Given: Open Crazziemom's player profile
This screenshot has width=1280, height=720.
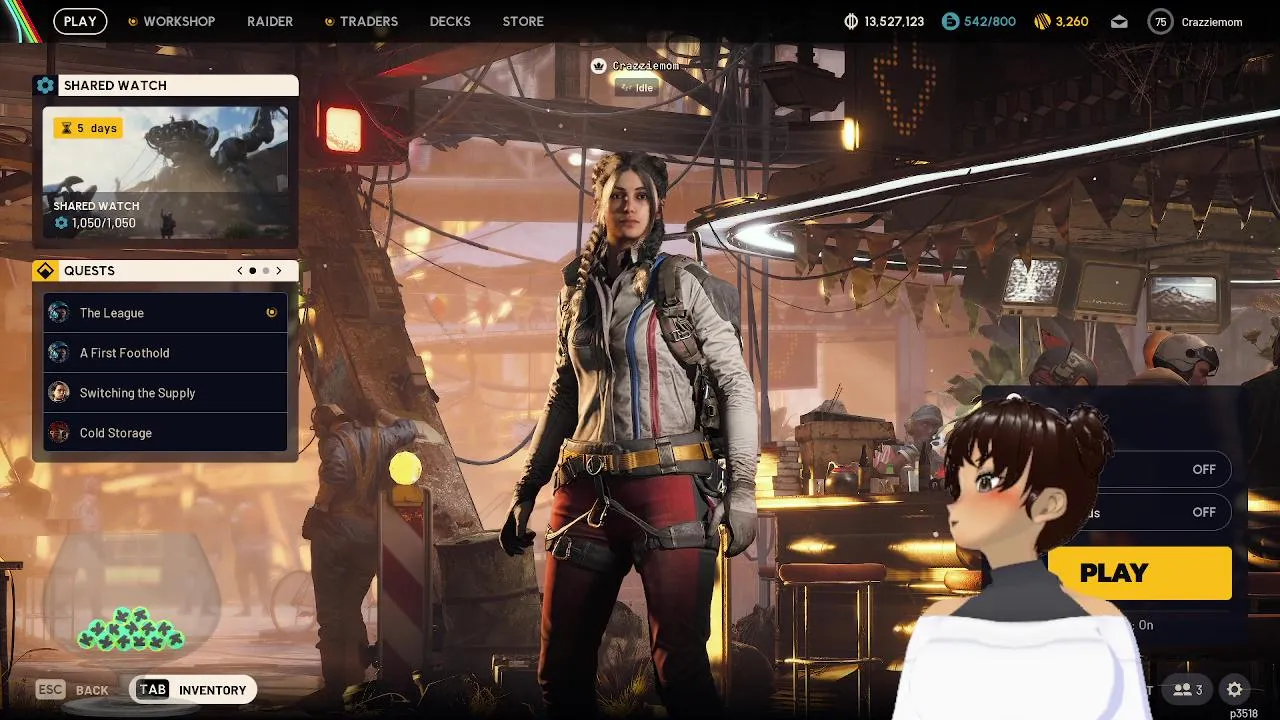Looking at the screenshot, I should pos(1195,21).
